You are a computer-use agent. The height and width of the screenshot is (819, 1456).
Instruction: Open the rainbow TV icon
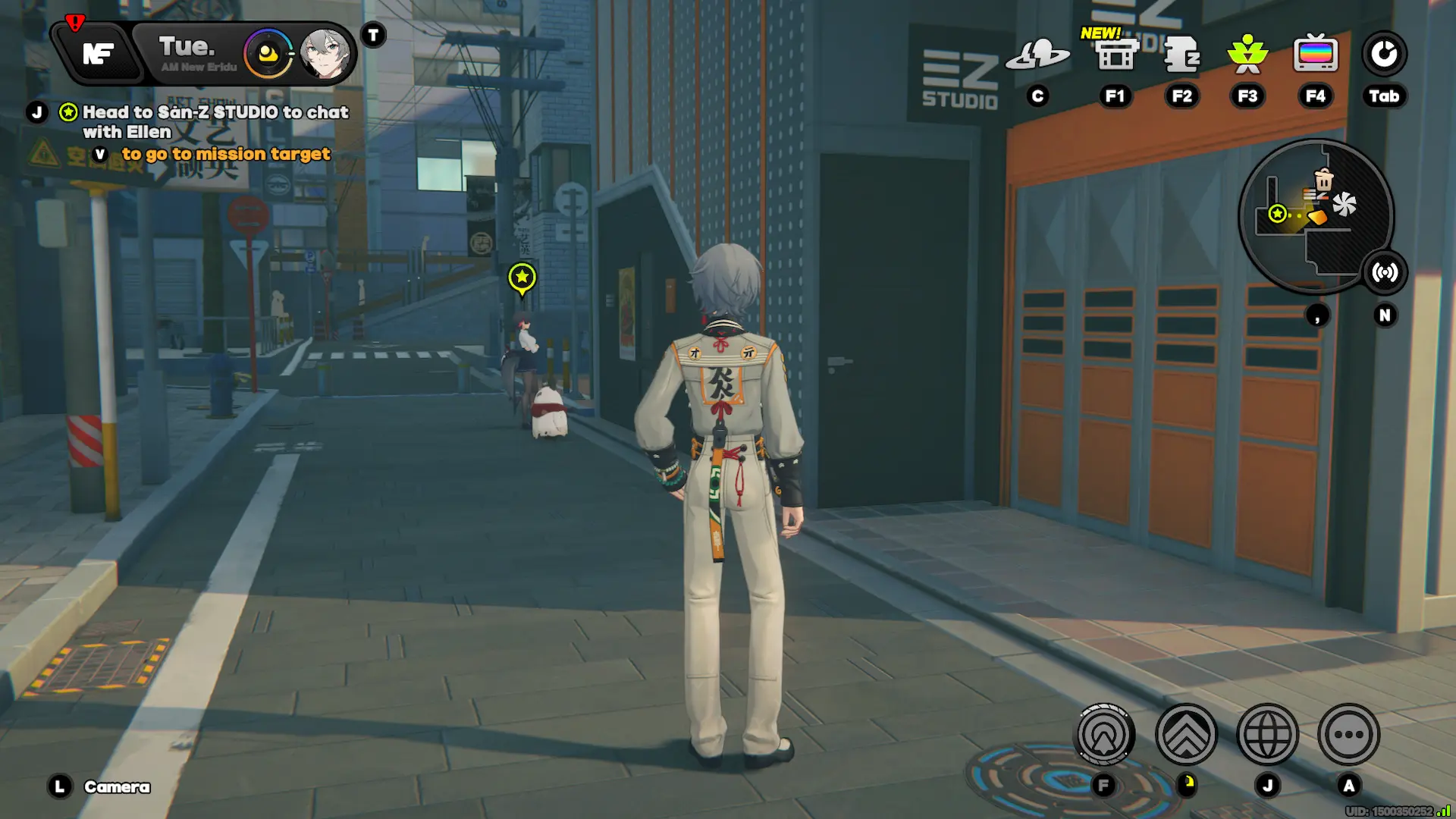point(1315,55)
